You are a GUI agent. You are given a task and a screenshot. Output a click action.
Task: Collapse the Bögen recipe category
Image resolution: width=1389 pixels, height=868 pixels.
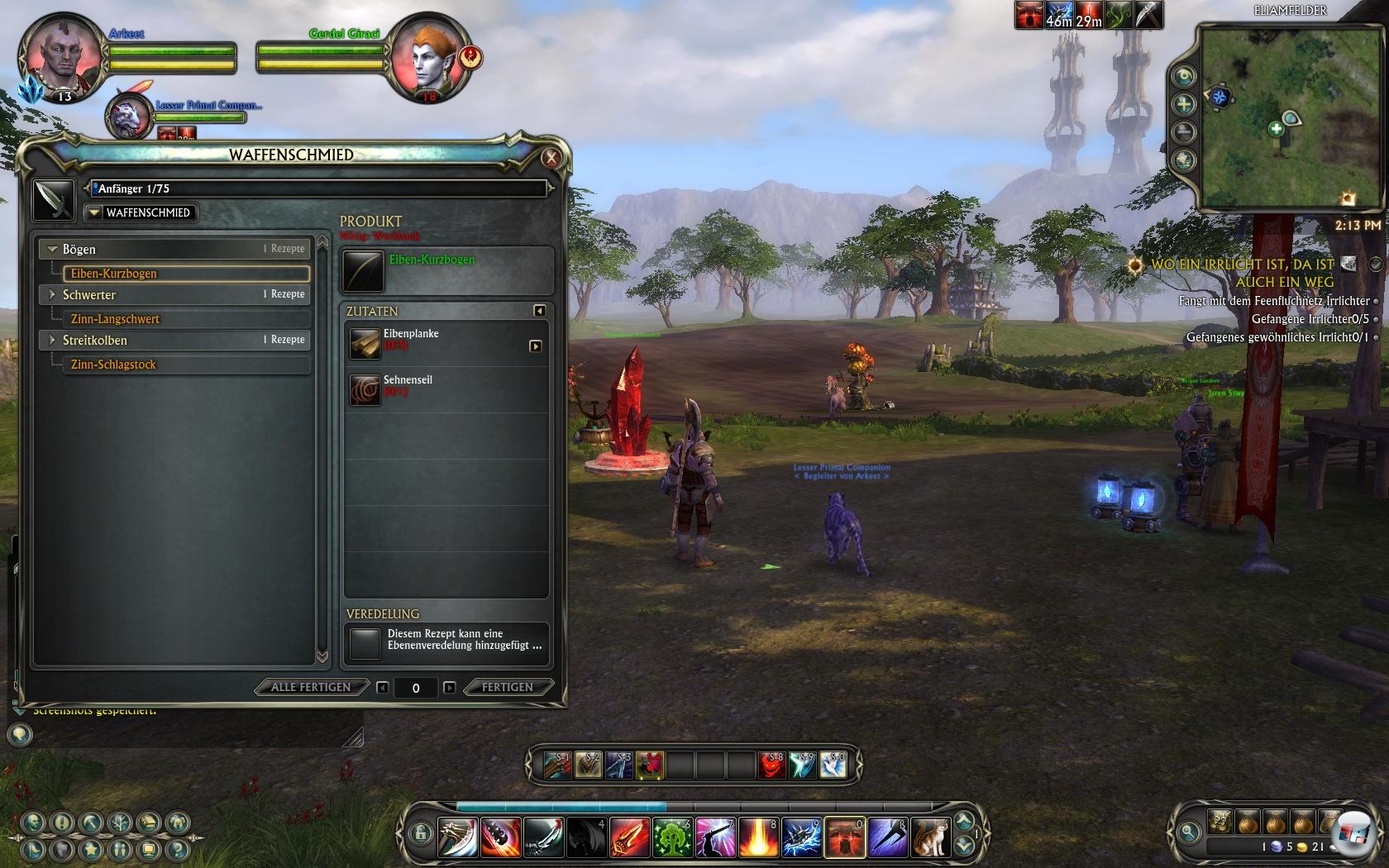point(53,249)
